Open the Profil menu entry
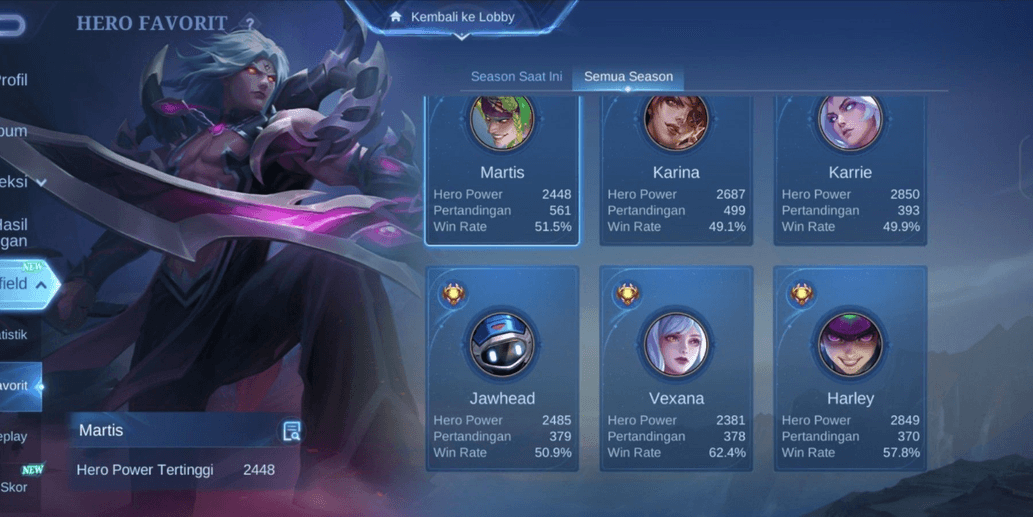The width and height of the screenshot is (1033, 517). coord(14,80)
